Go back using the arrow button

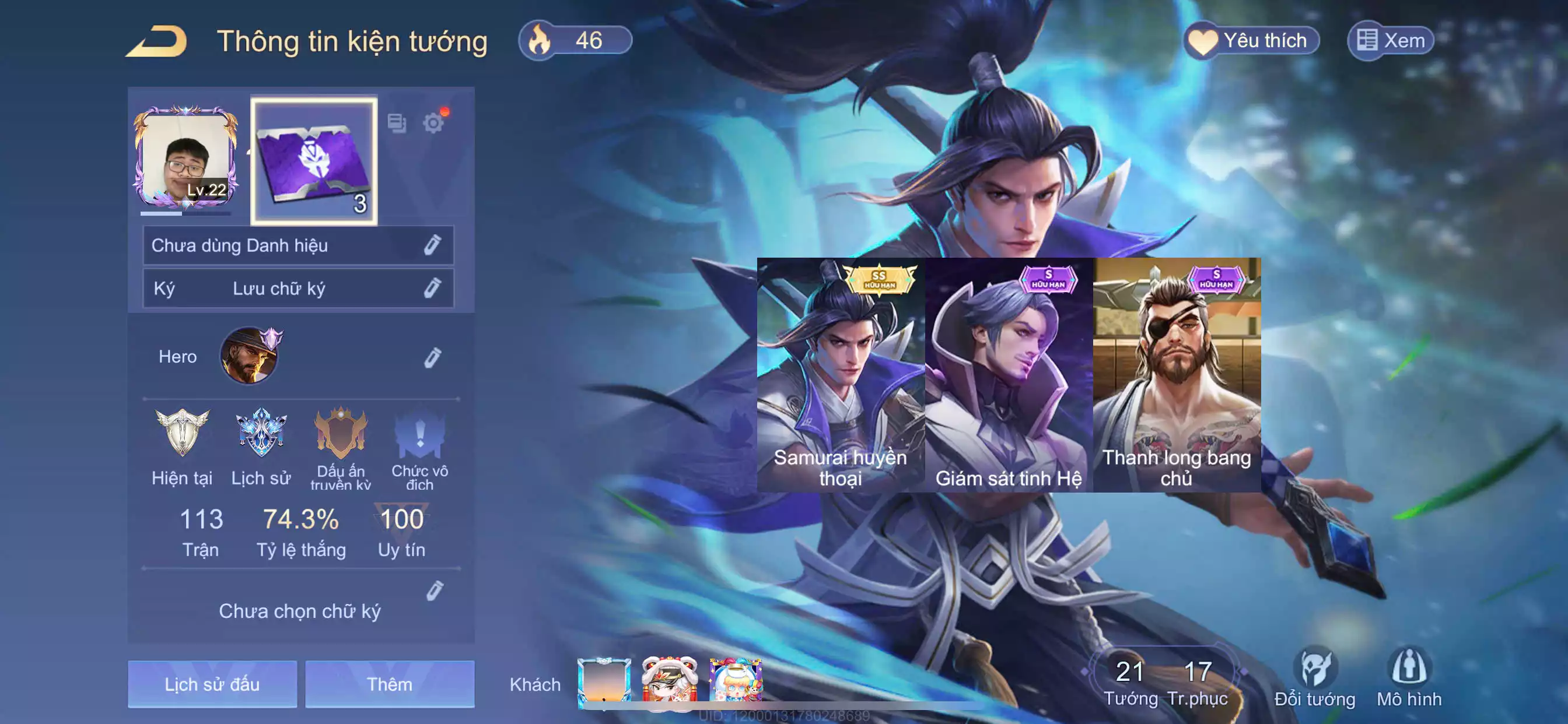(x=157, y=41)
